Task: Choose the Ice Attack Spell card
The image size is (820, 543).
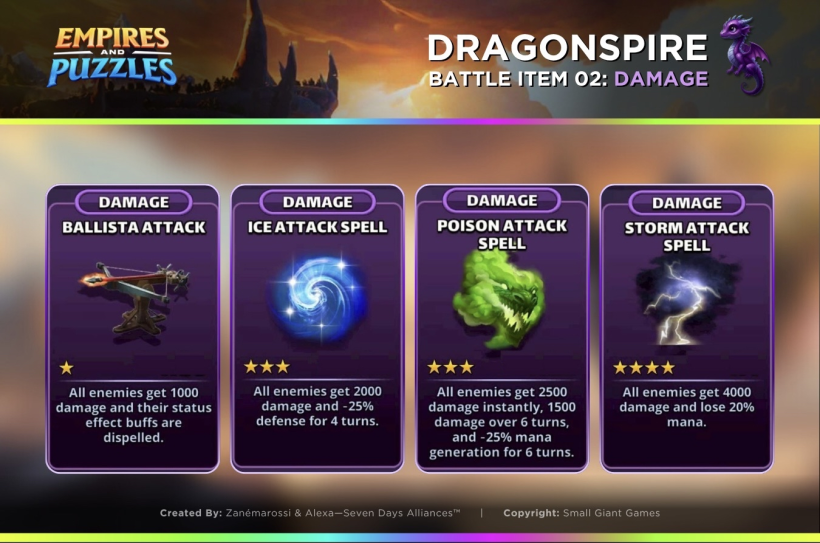Action: click(x=317, y=328)
